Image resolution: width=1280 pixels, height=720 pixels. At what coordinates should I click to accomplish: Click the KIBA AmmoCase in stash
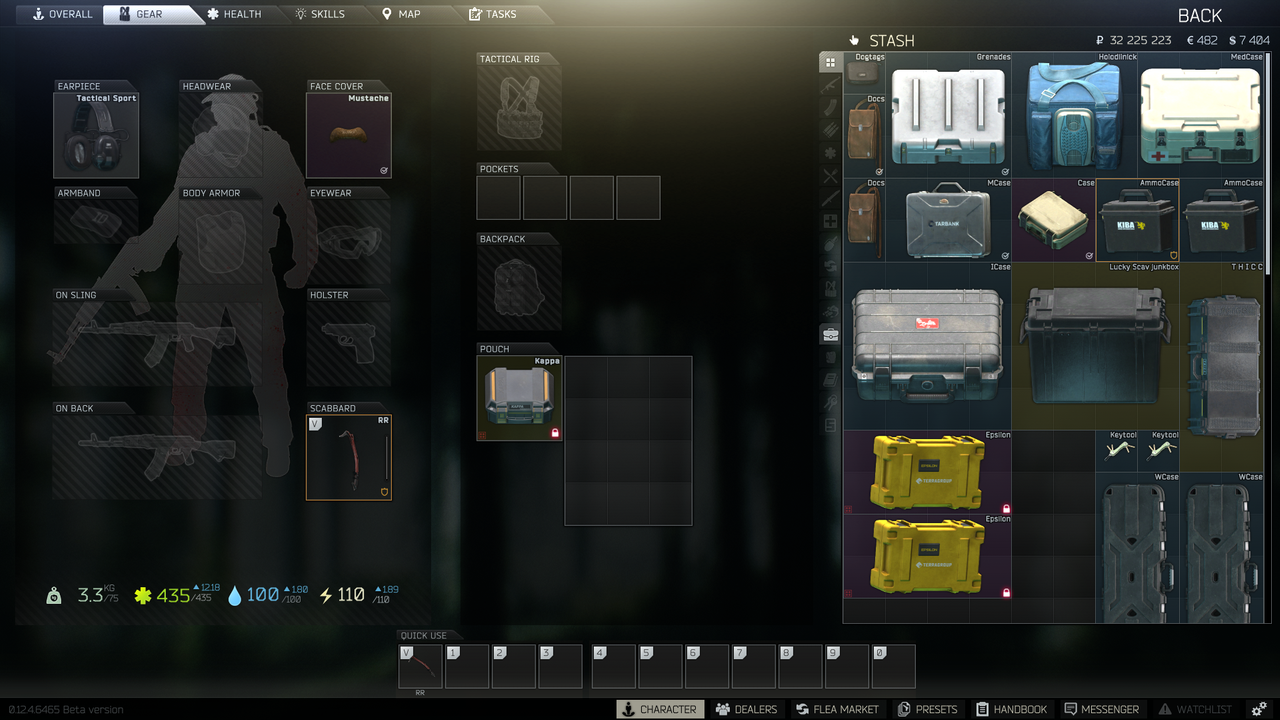click(x=1137, y=218)
